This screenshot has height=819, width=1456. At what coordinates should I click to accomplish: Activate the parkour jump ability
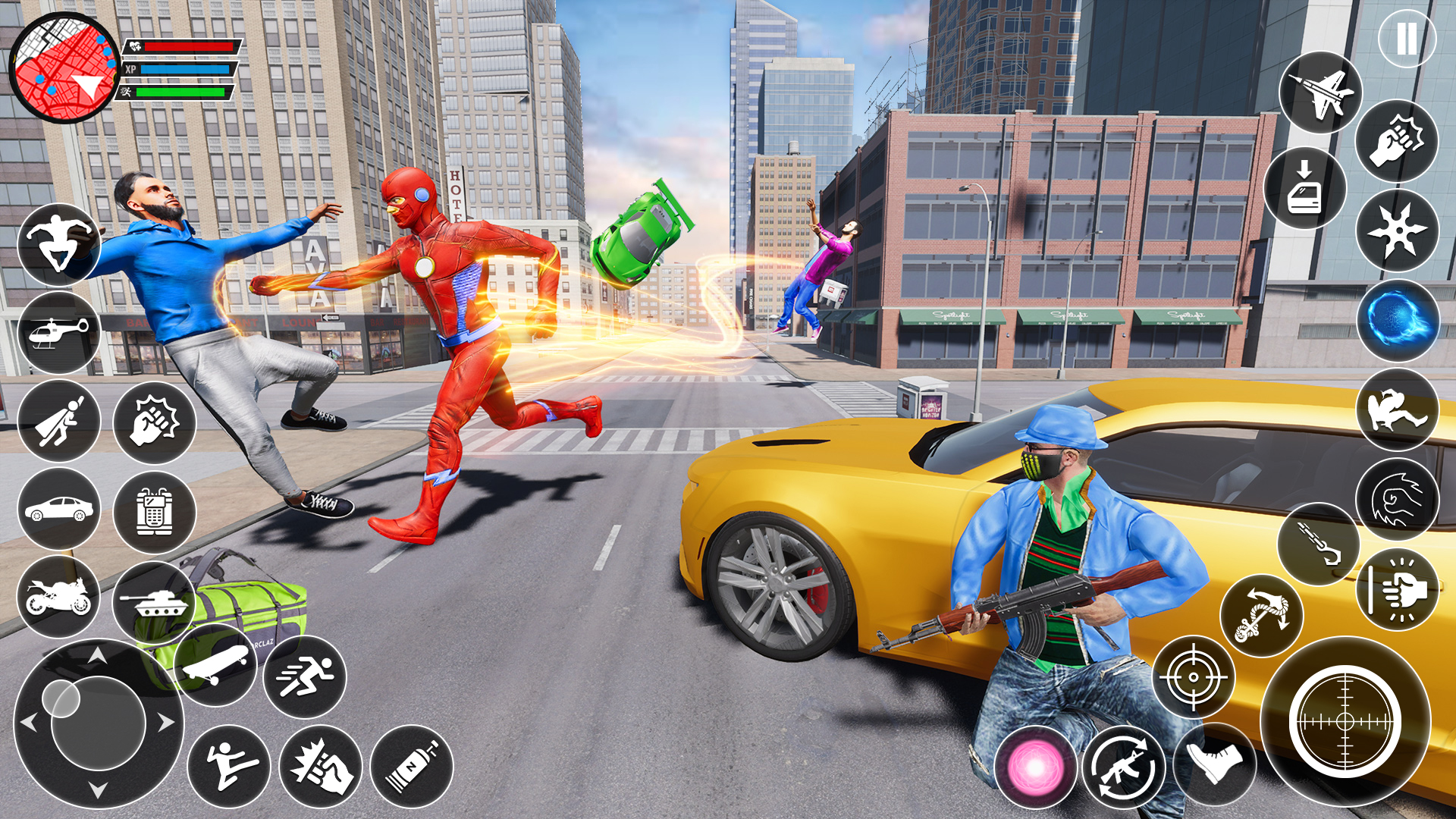point(61,243)
